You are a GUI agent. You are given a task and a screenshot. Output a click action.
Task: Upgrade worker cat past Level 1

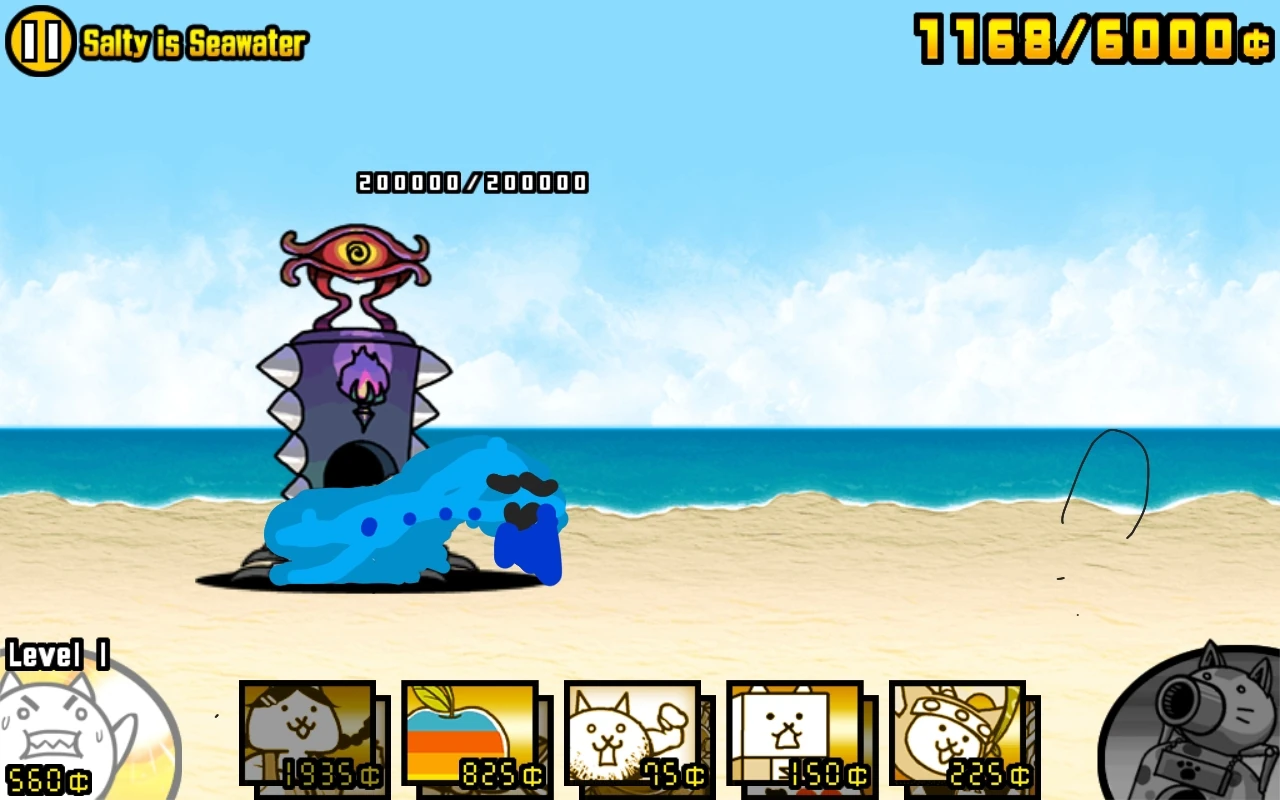point(60,720)
